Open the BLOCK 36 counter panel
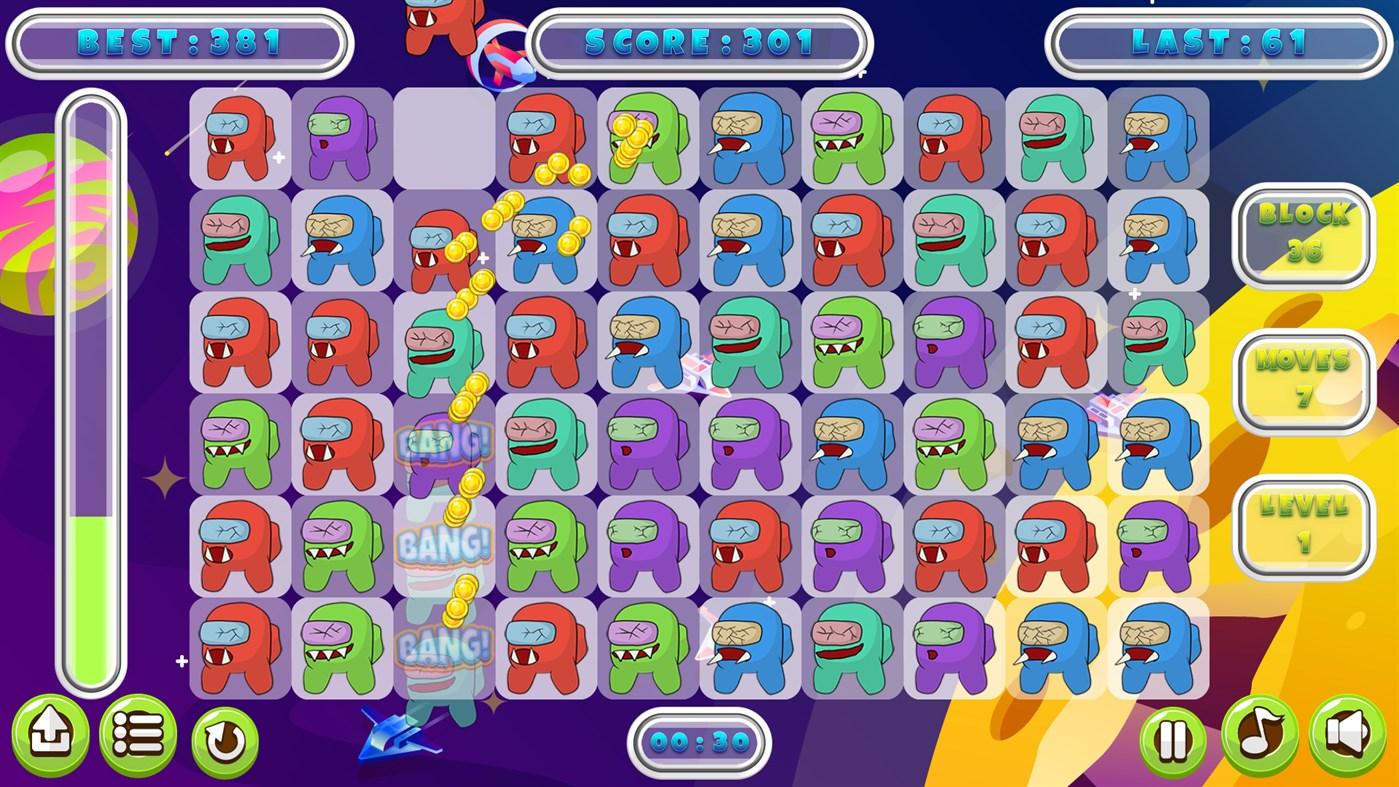The width and height of the screenshot is (1399, 787). pyautogui.click(x=1303, y=236)
